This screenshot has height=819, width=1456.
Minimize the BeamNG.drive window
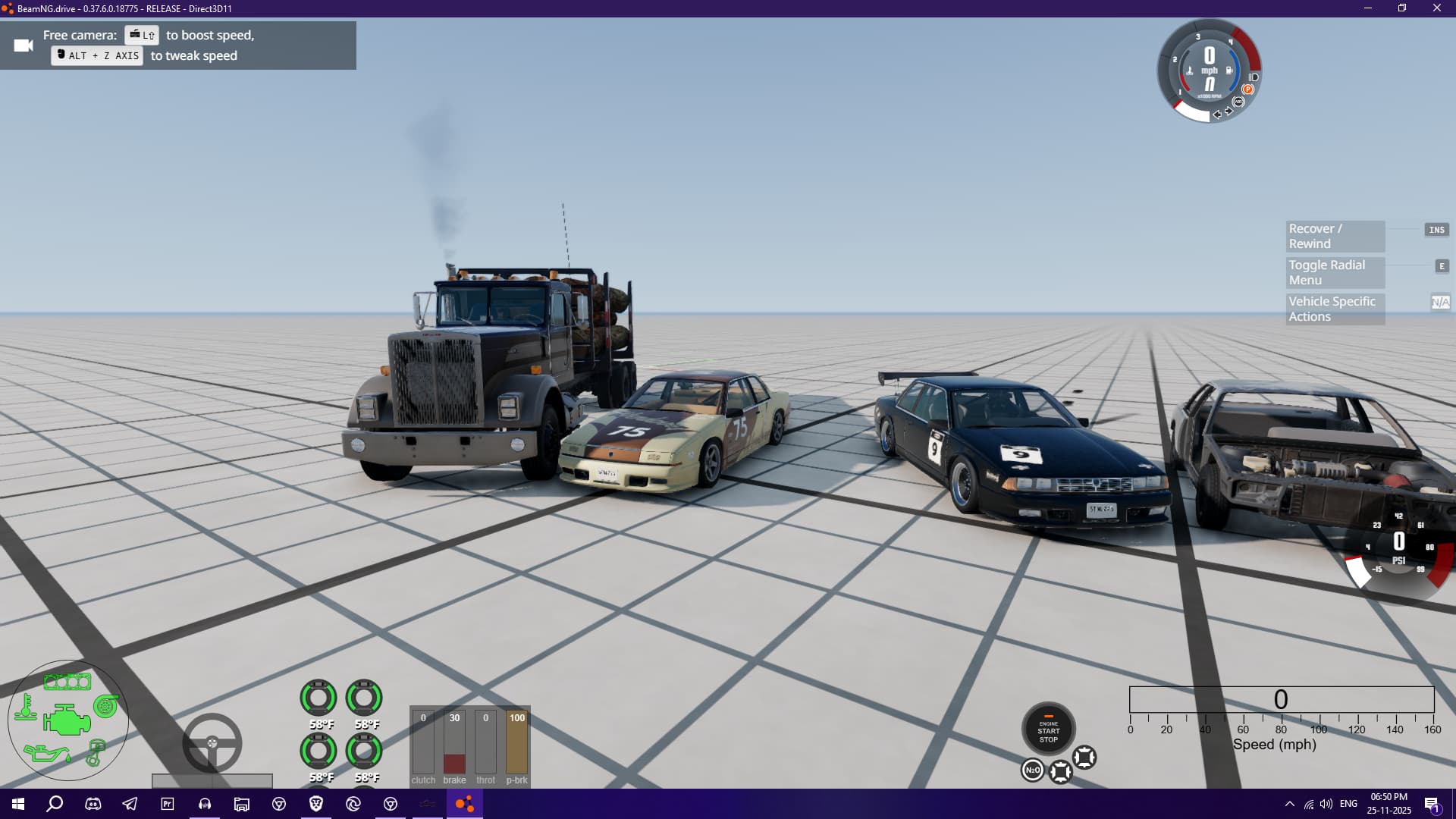point(1368,8)
